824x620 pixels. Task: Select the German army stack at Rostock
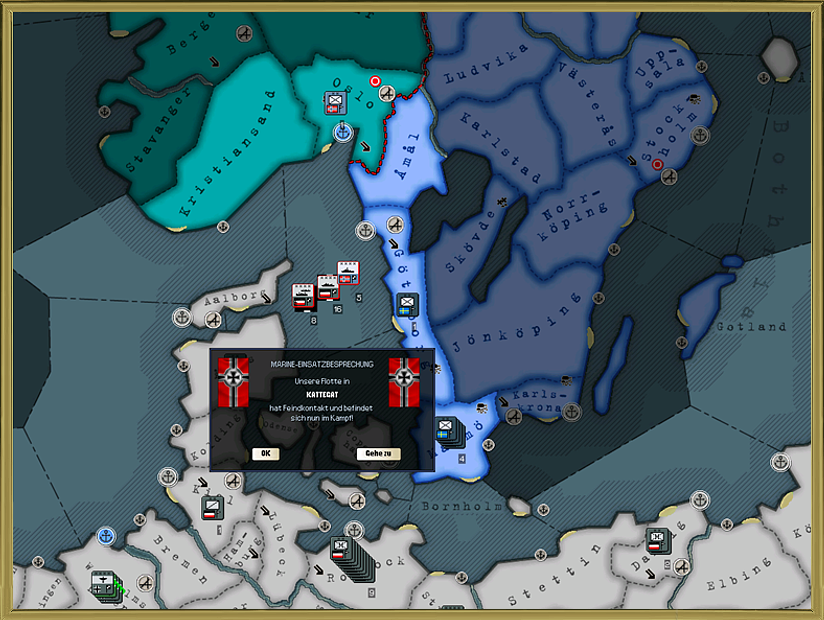pyautogui.click(x=342, y=548)
